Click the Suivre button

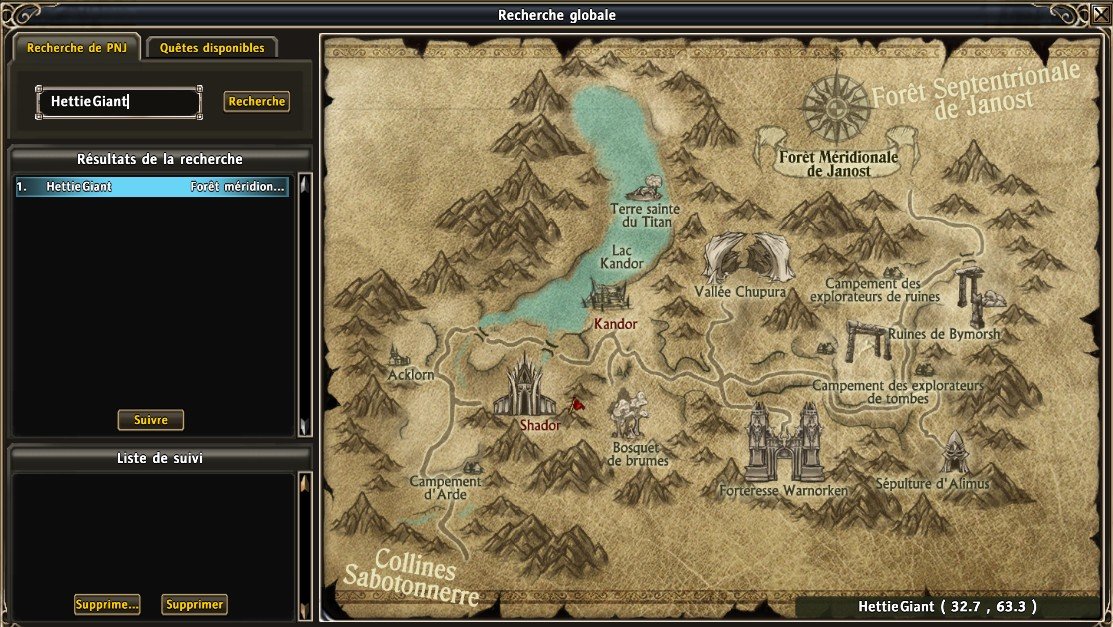click(151, 420)
